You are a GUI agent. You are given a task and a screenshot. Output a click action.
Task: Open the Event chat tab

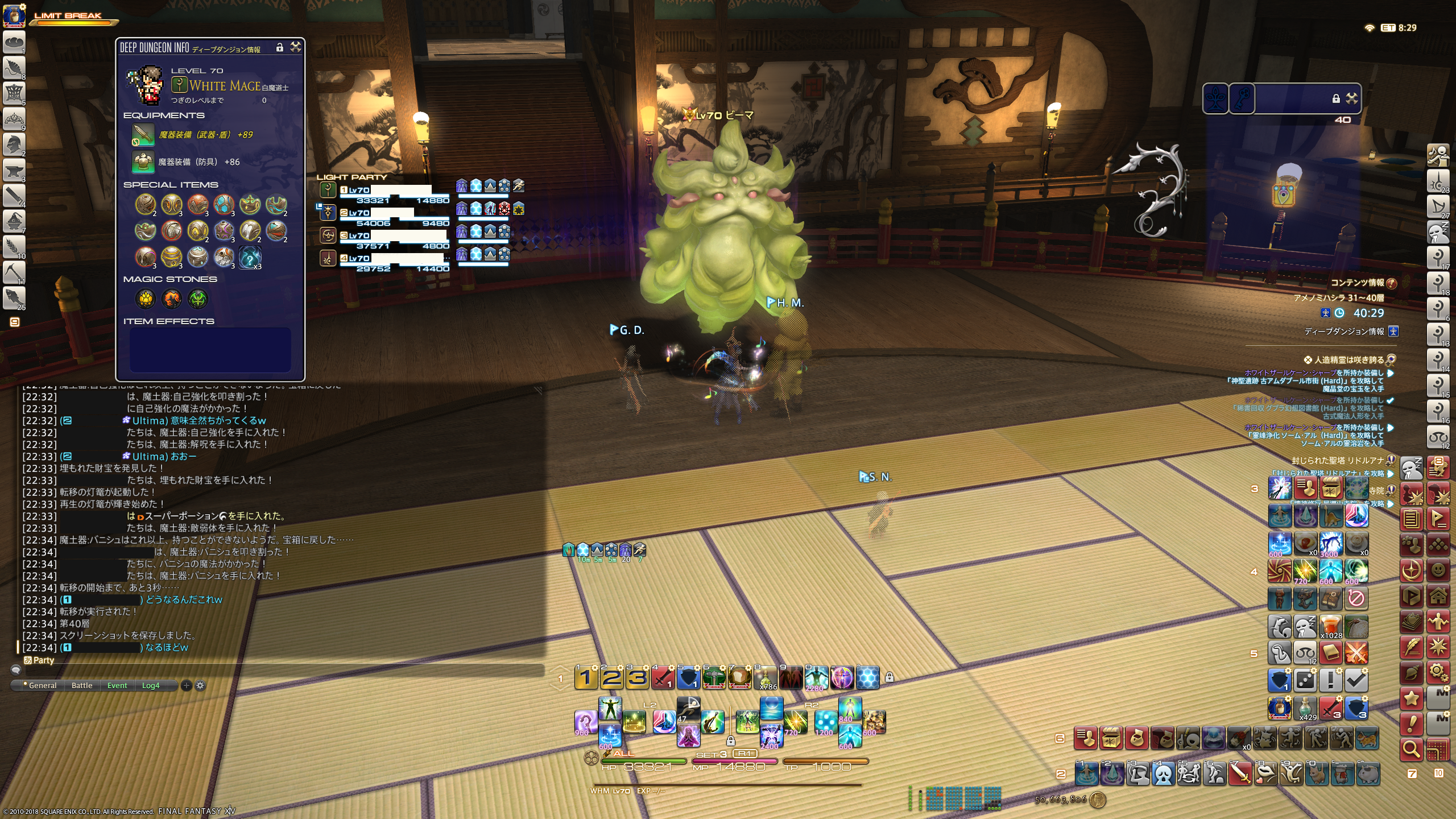[117, 685]
